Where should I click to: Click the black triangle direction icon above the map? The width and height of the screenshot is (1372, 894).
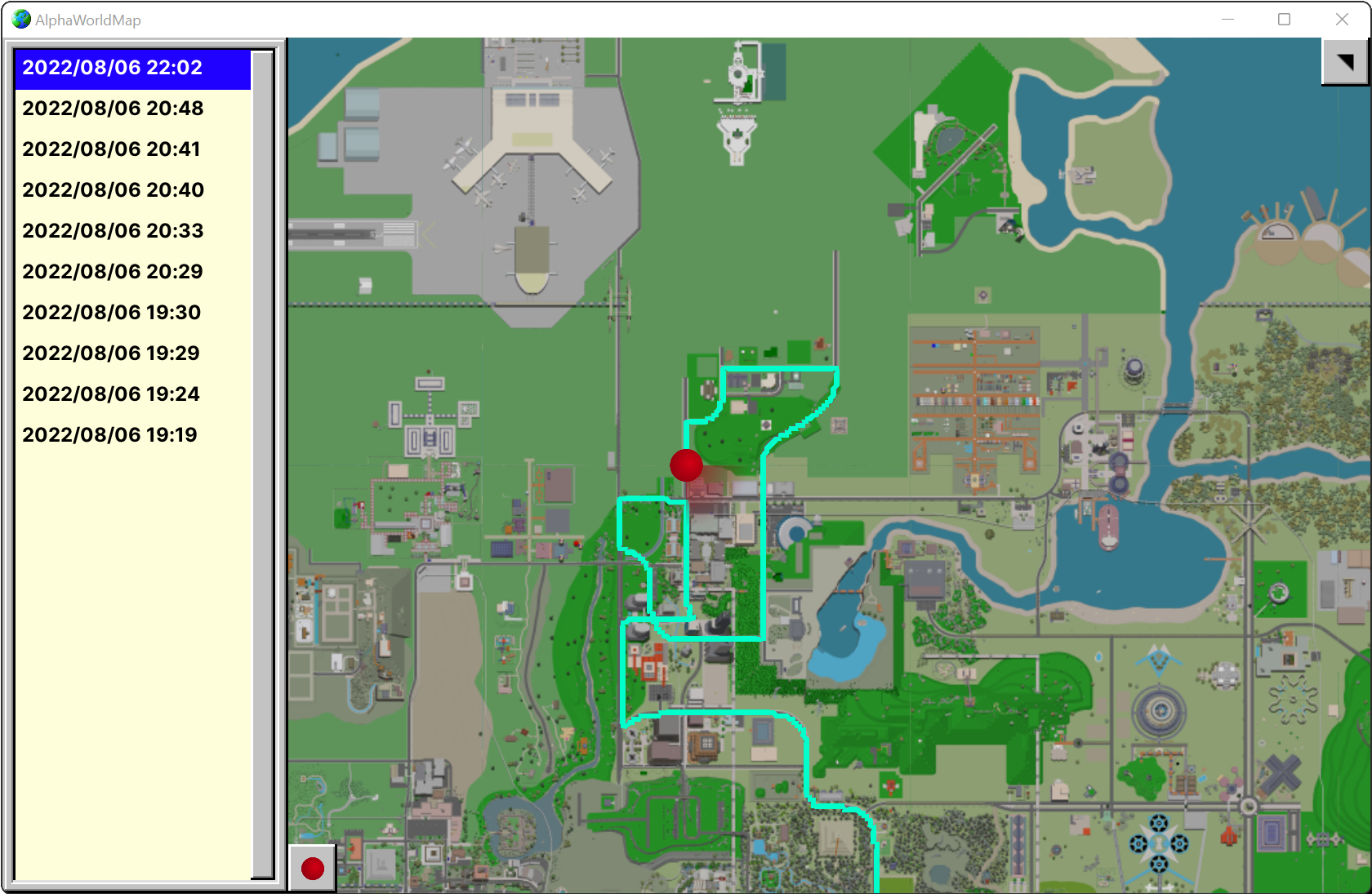pos(1344,61)
